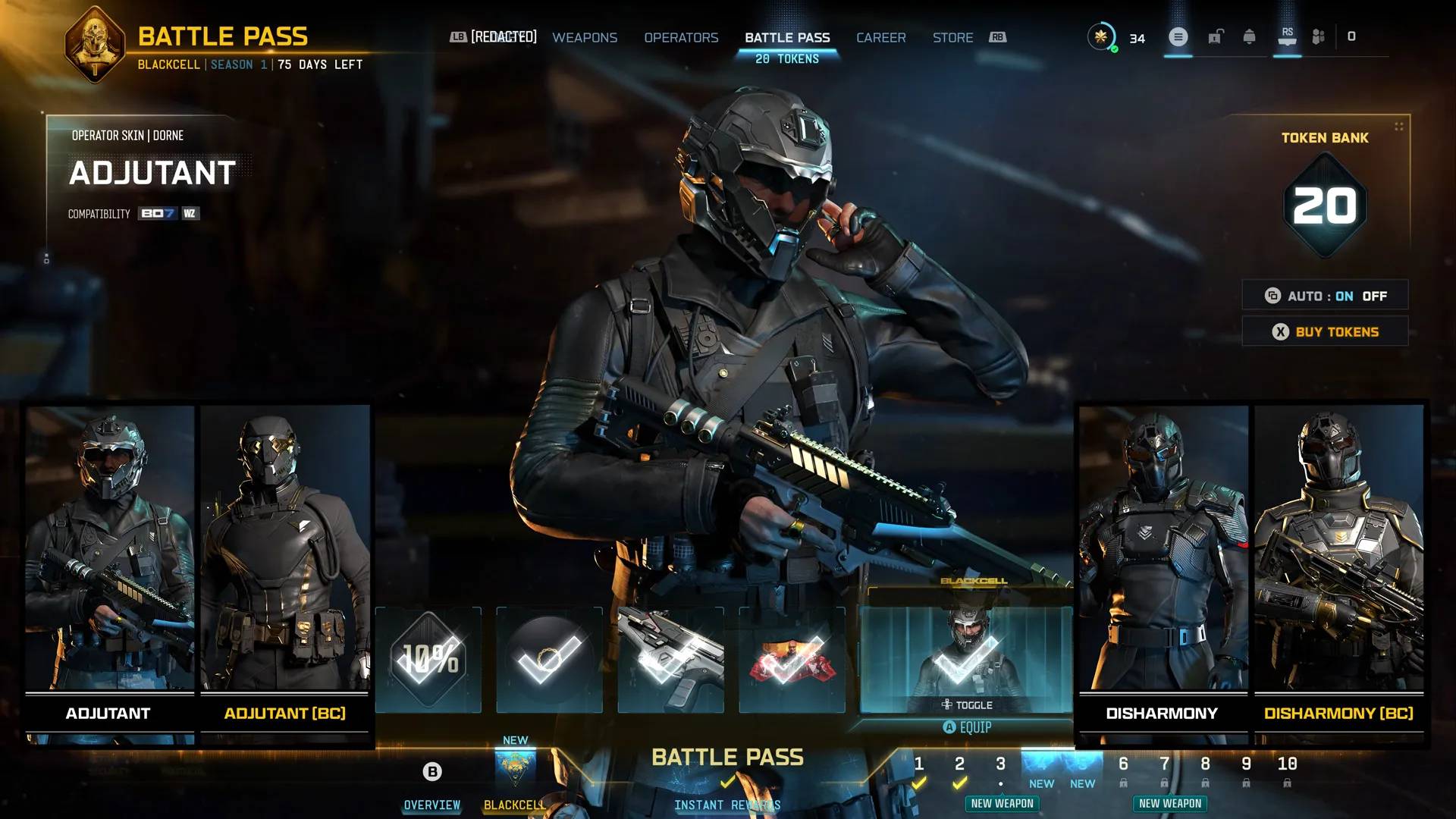Image resolution: width=1456 pixels, height=819 pixels.
Task: Click the unlocked padlock icon in the top bar
Action: (1216, 36)
